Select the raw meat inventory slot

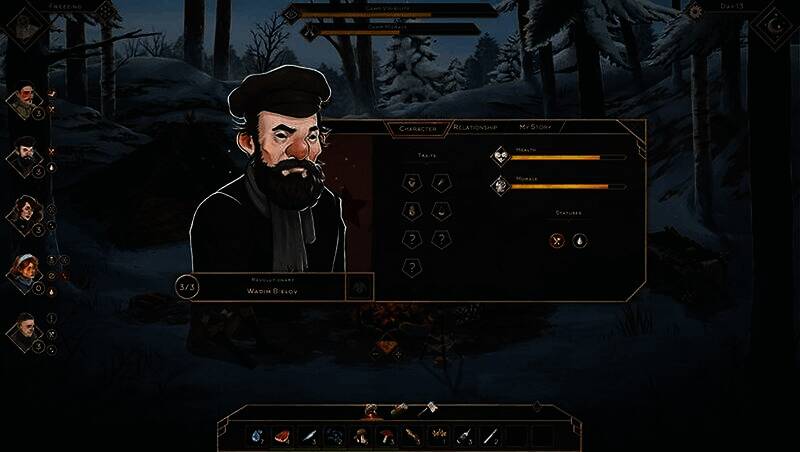[283, 437]
